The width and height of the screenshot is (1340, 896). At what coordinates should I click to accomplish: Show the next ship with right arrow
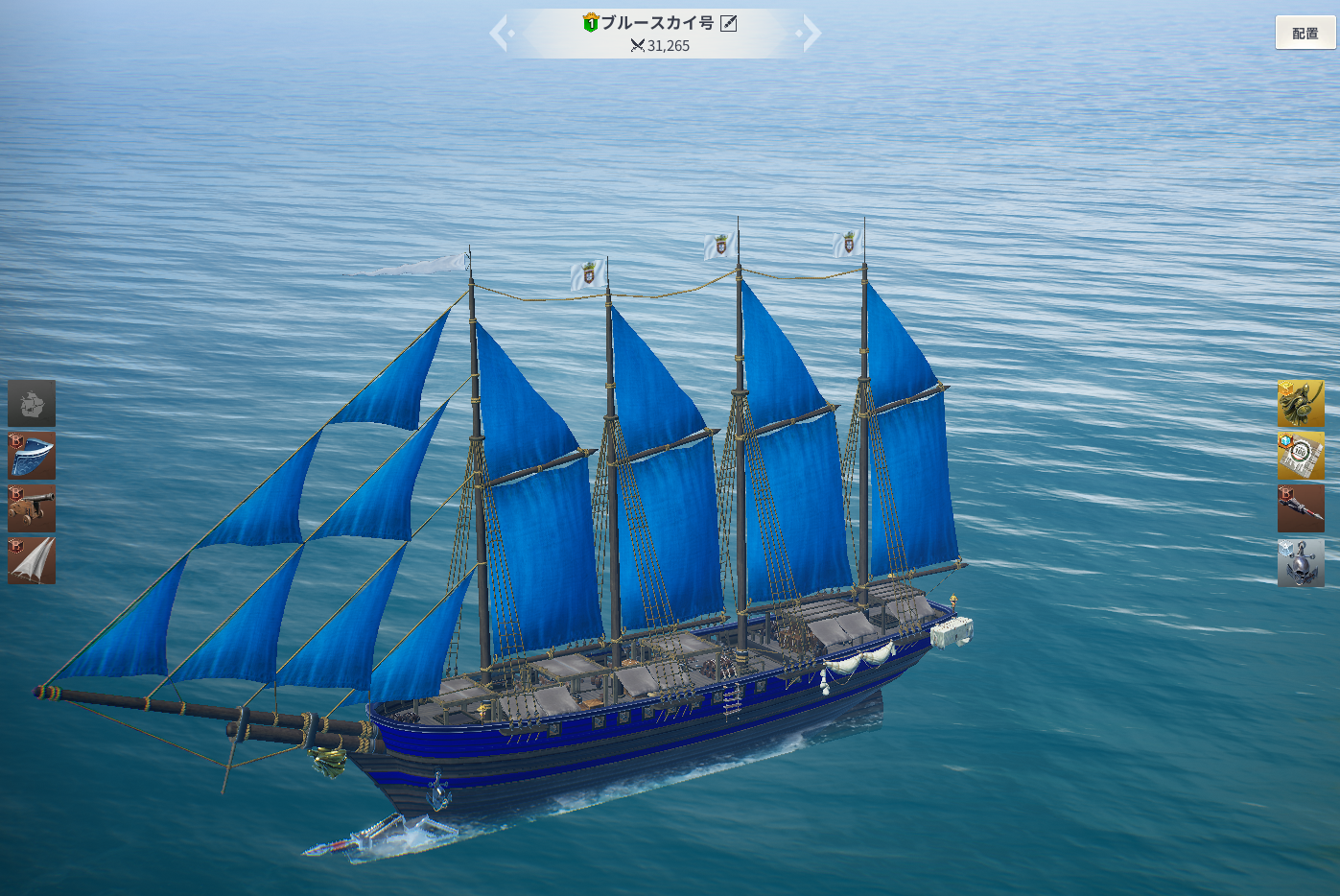[811, 34]
